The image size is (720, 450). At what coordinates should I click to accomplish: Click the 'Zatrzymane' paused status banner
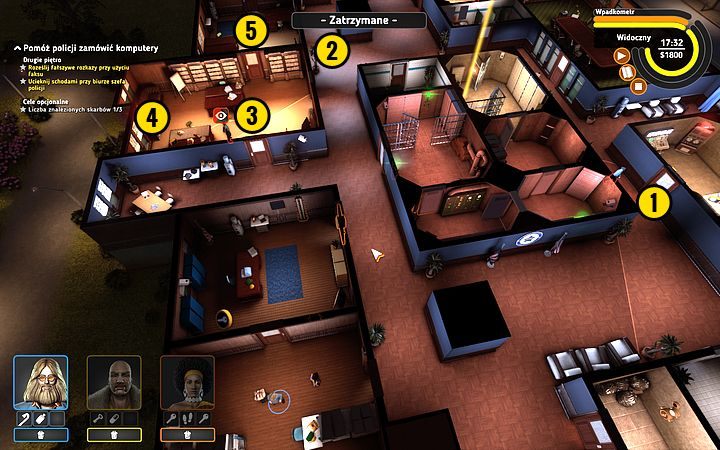[x=359, y=20]
